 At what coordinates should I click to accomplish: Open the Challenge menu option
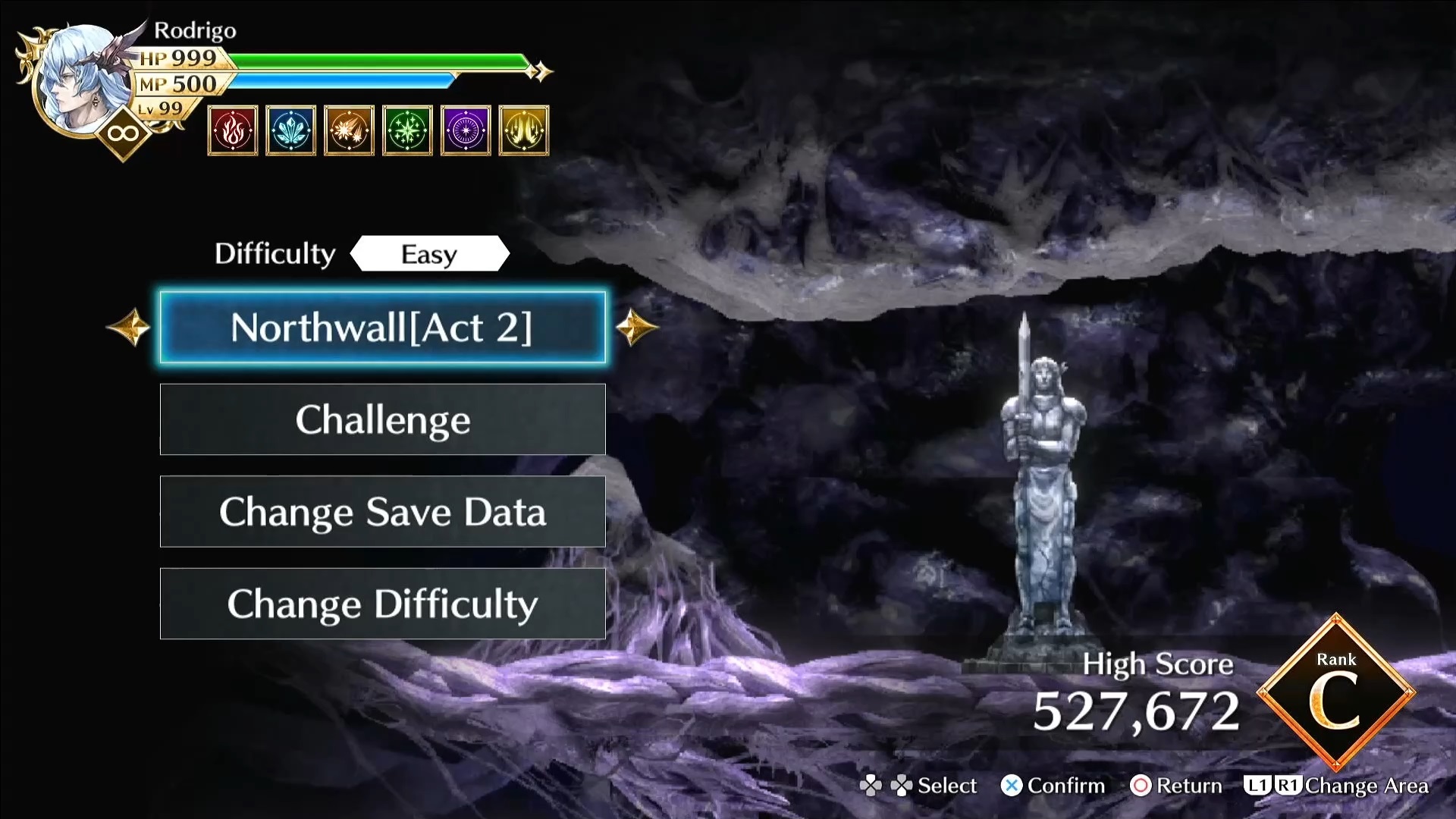(x=382, y=419)
